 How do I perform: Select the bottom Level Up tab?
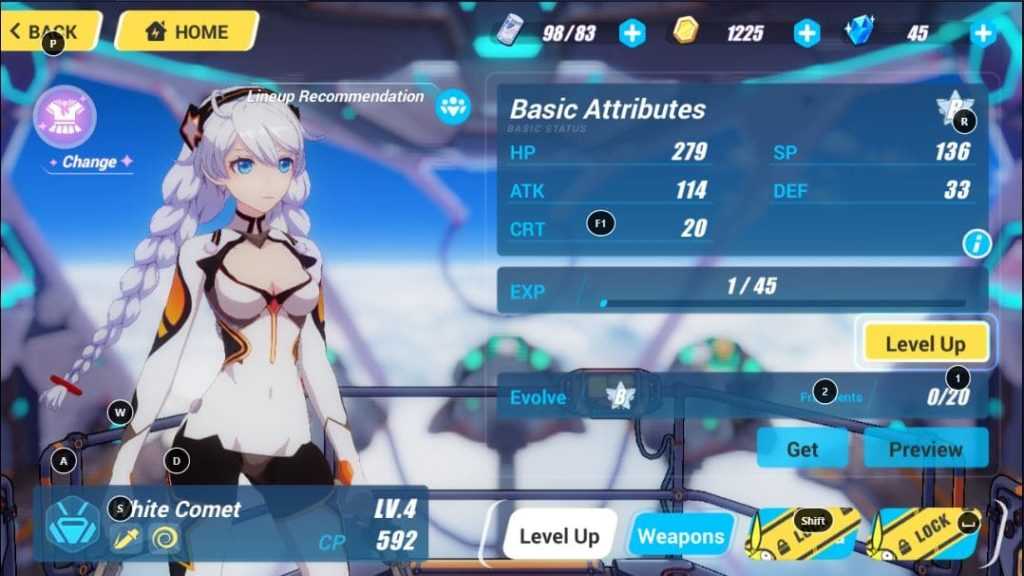pos(559,536)
